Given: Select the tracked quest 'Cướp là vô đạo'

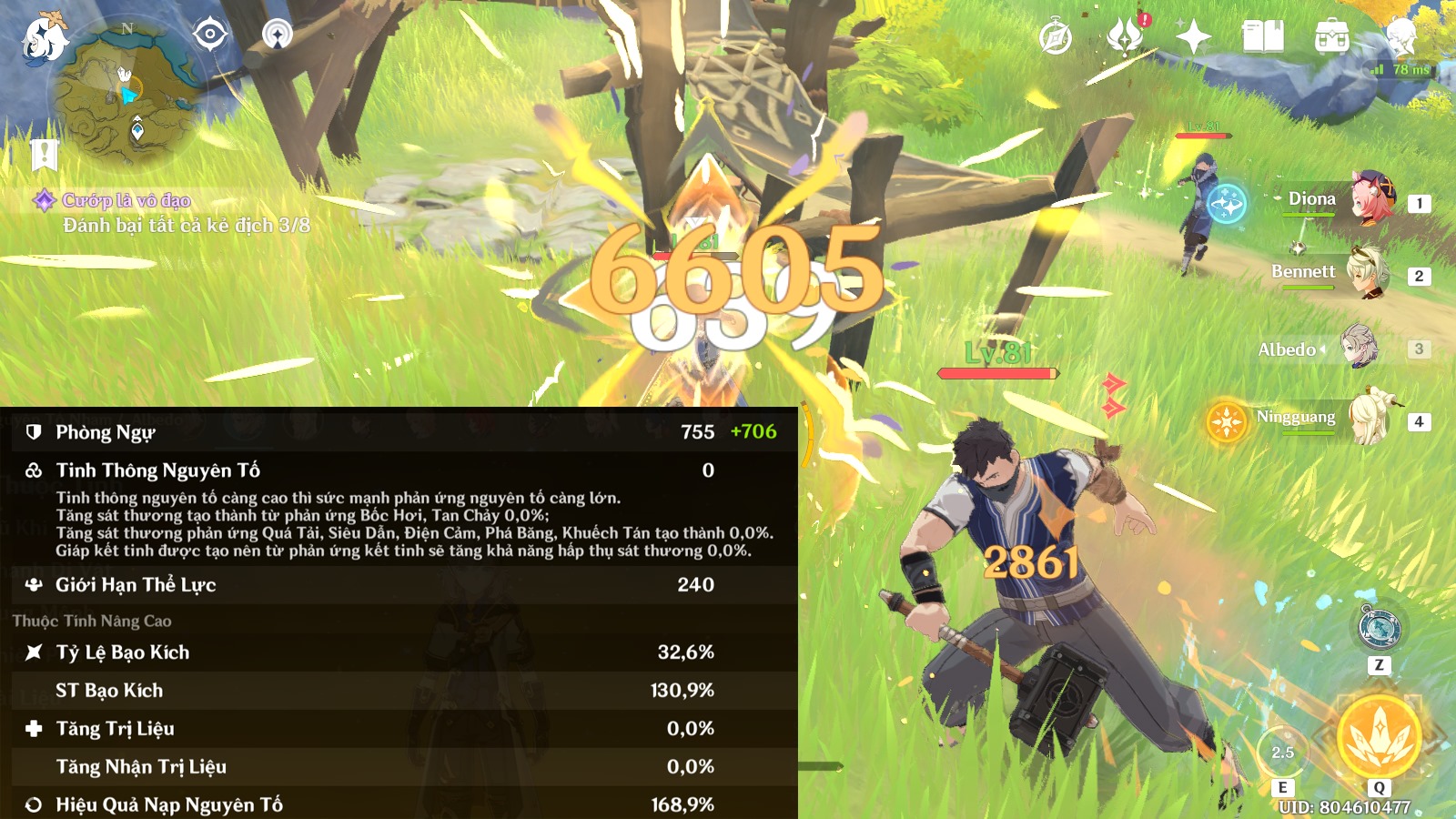Looking at the screenshot, I should click(126, 200).
